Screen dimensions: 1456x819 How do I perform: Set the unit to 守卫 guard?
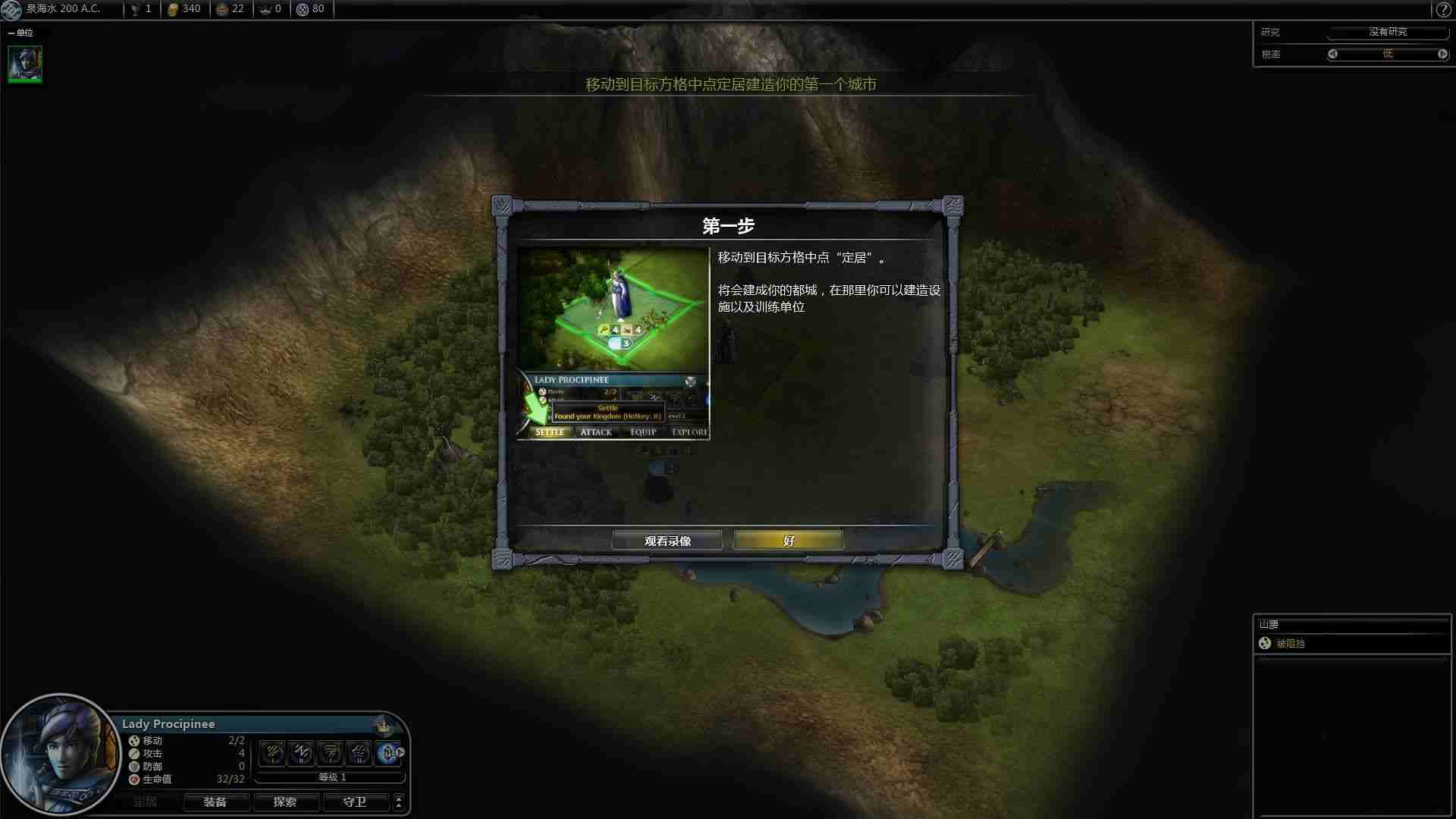pos(355,802)
